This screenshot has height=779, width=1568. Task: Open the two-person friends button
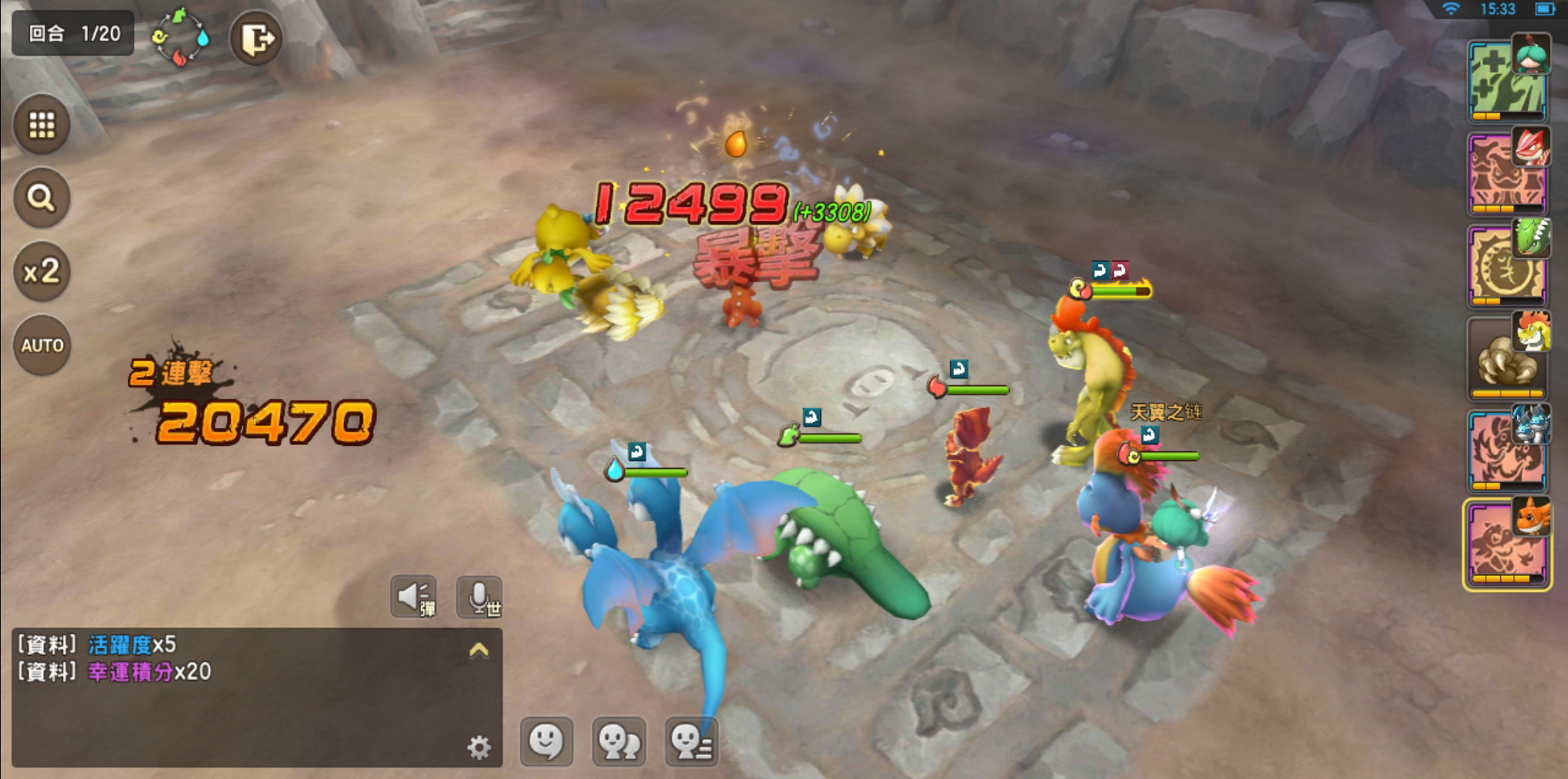coord(619,741)
